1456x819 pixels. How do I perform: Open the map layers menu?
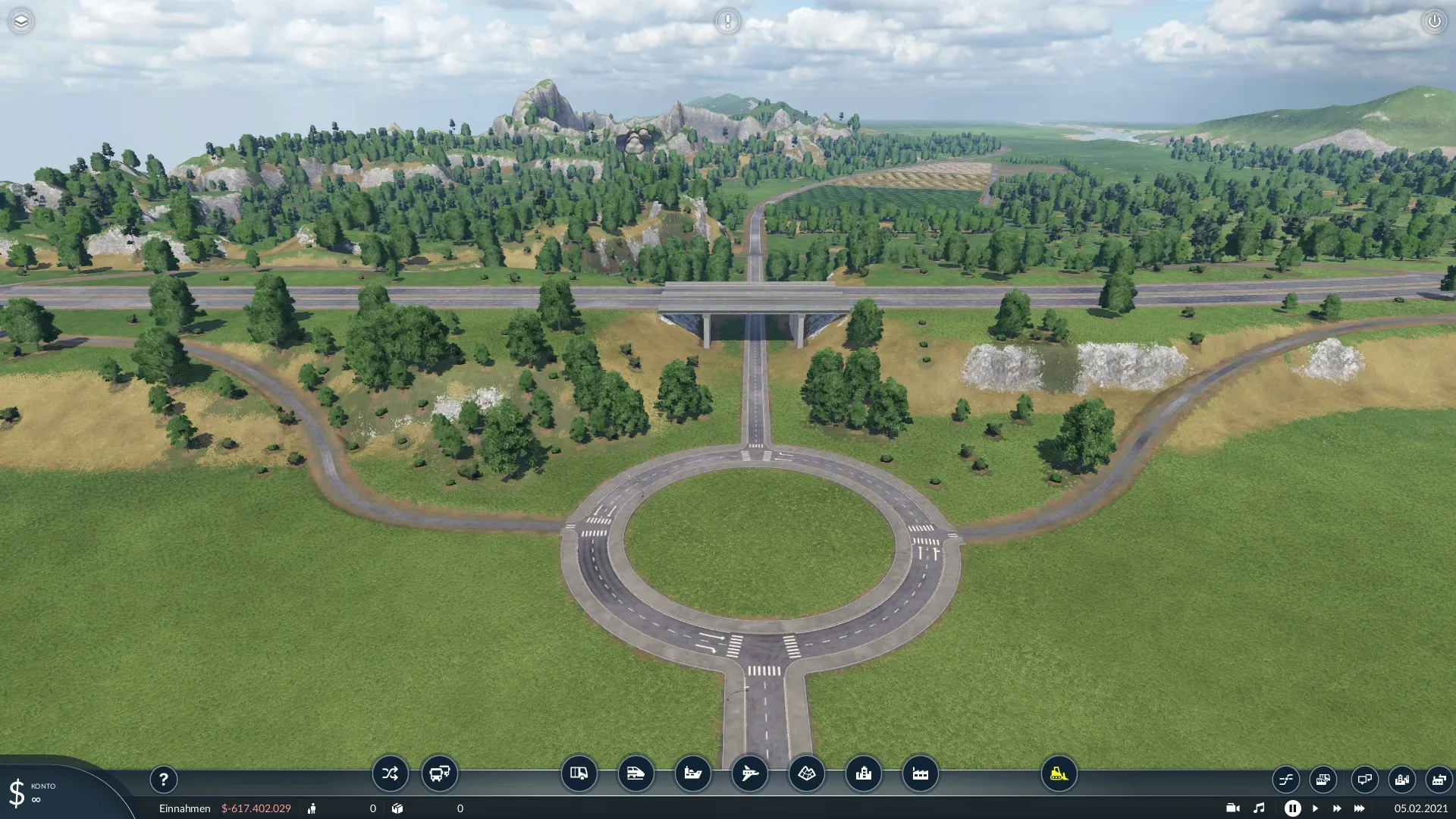tap(21, 21)
